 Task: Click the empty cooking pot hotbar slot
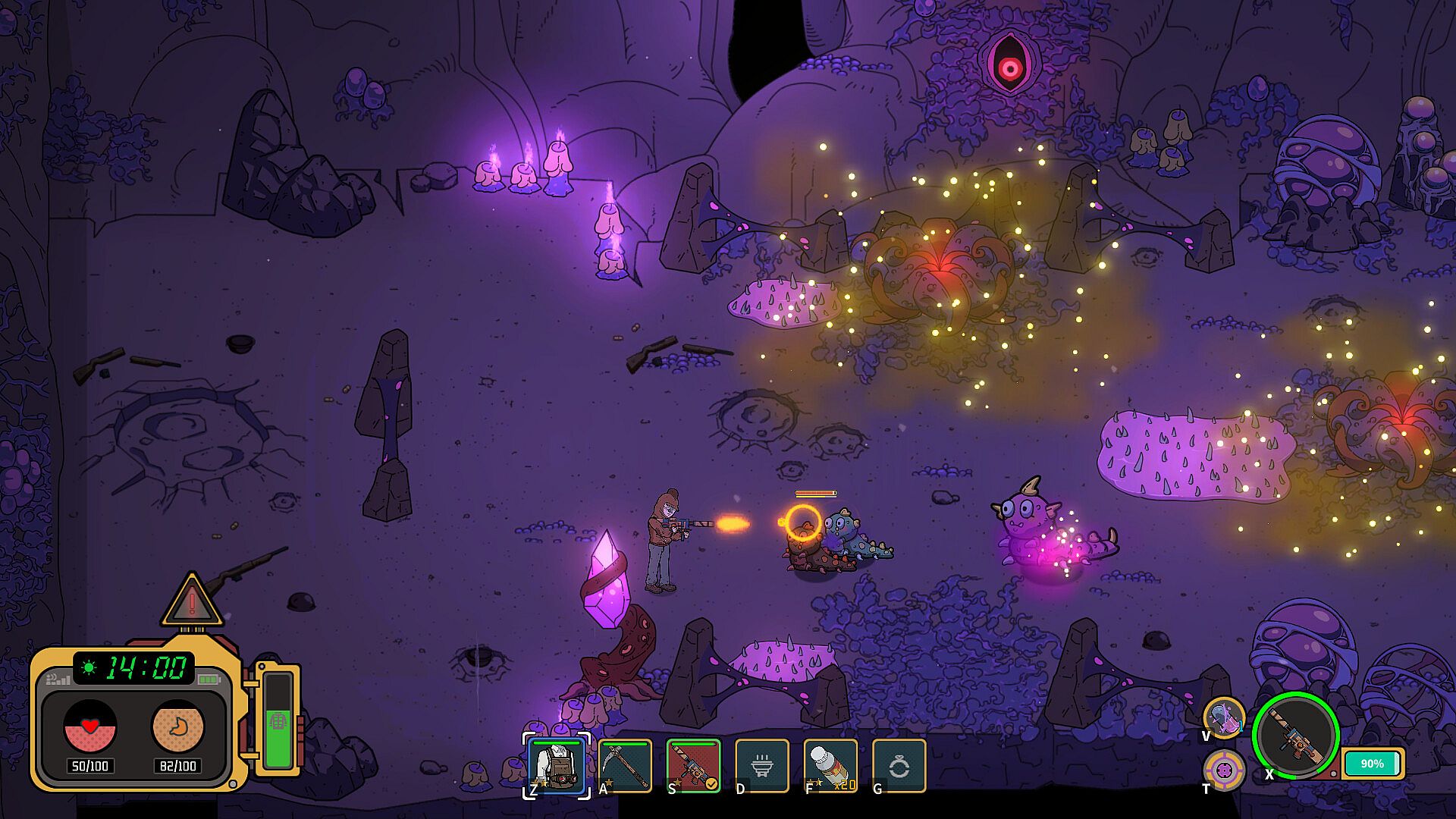[761, 766]
